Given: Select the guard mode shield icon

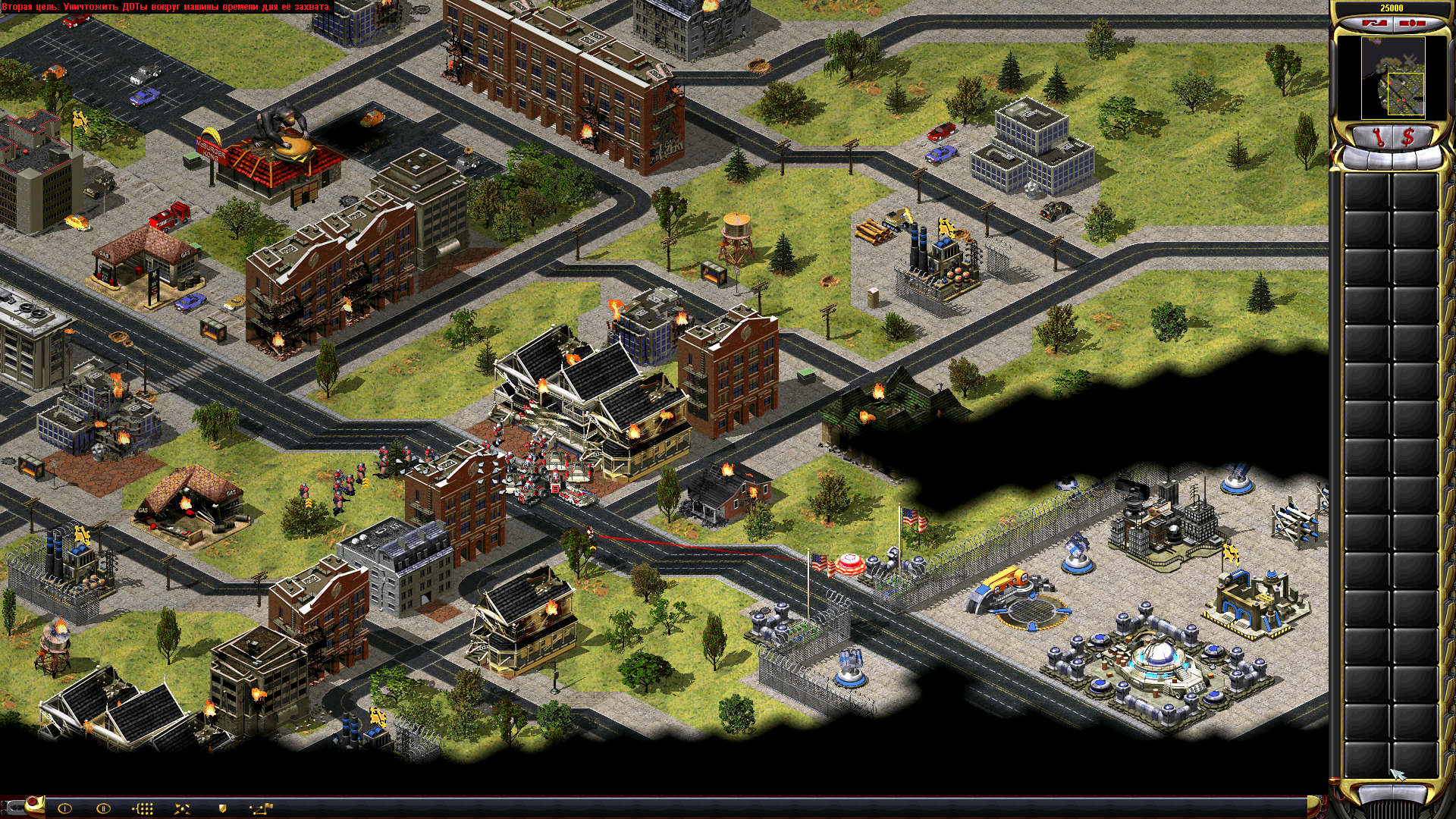Looking at the screenshot, I should (223, 808).
